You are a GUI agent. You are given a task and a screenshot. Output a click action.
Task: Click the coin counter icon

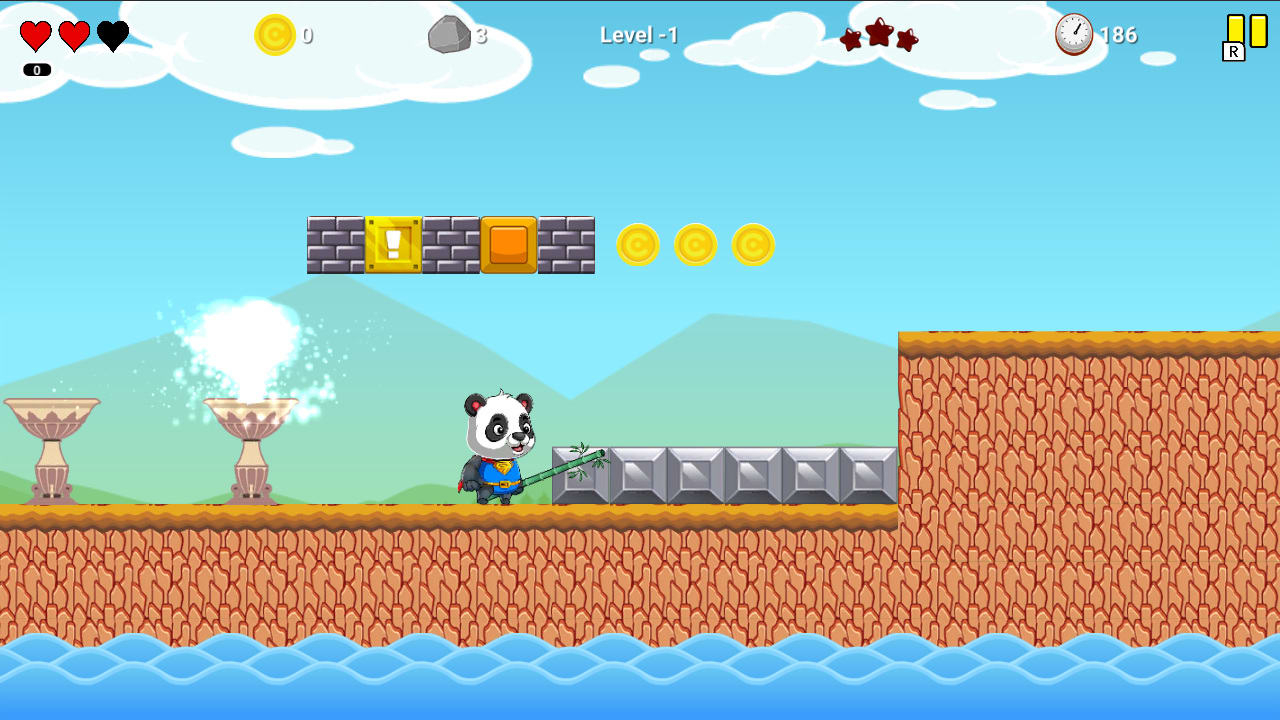click(276, 36)
